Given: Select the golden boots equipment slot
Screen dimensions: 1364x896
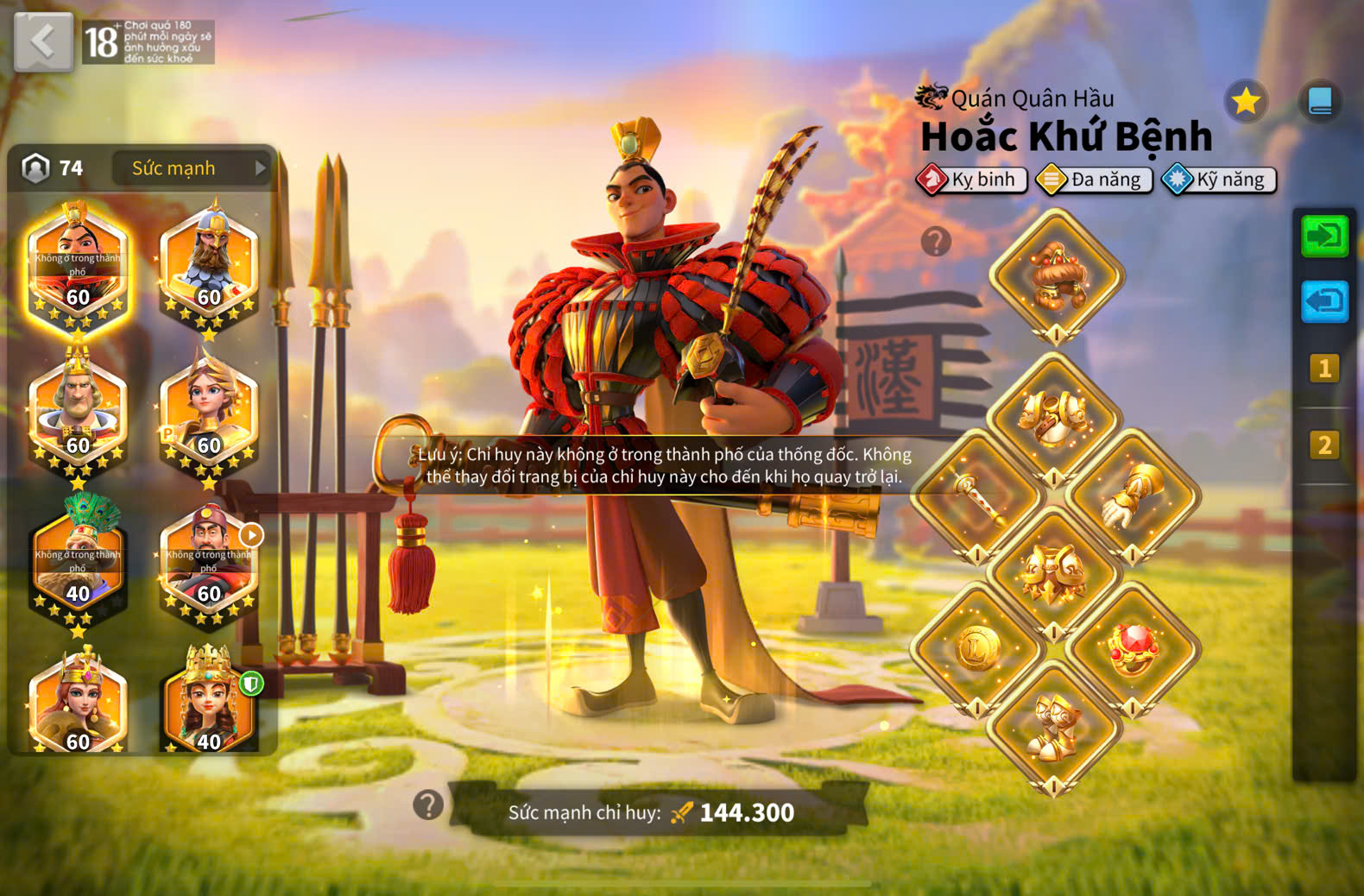Looking at the screenshot, I should coord(1054,727).
